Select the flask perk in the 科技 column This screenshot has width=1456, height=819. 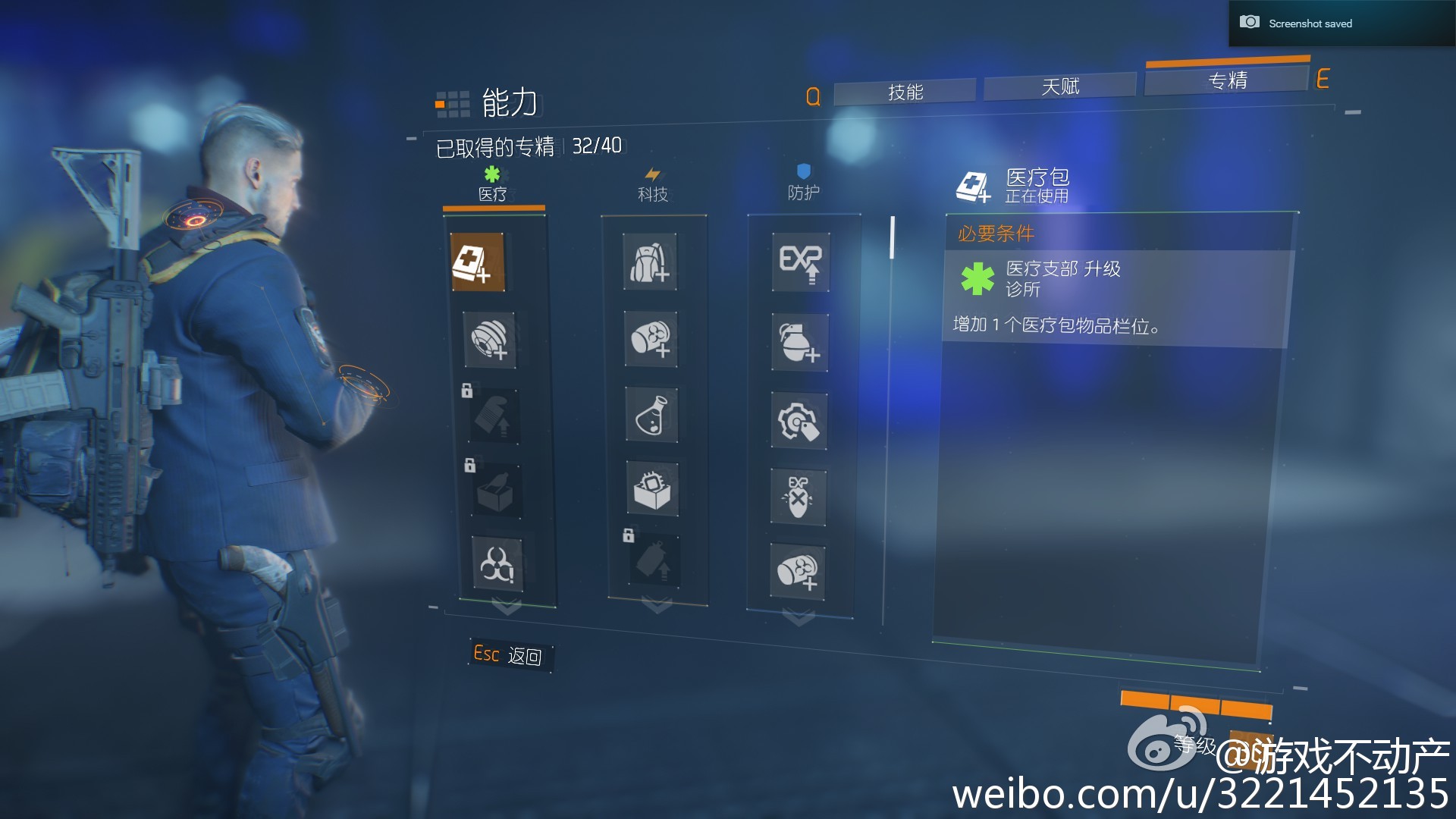649,416
